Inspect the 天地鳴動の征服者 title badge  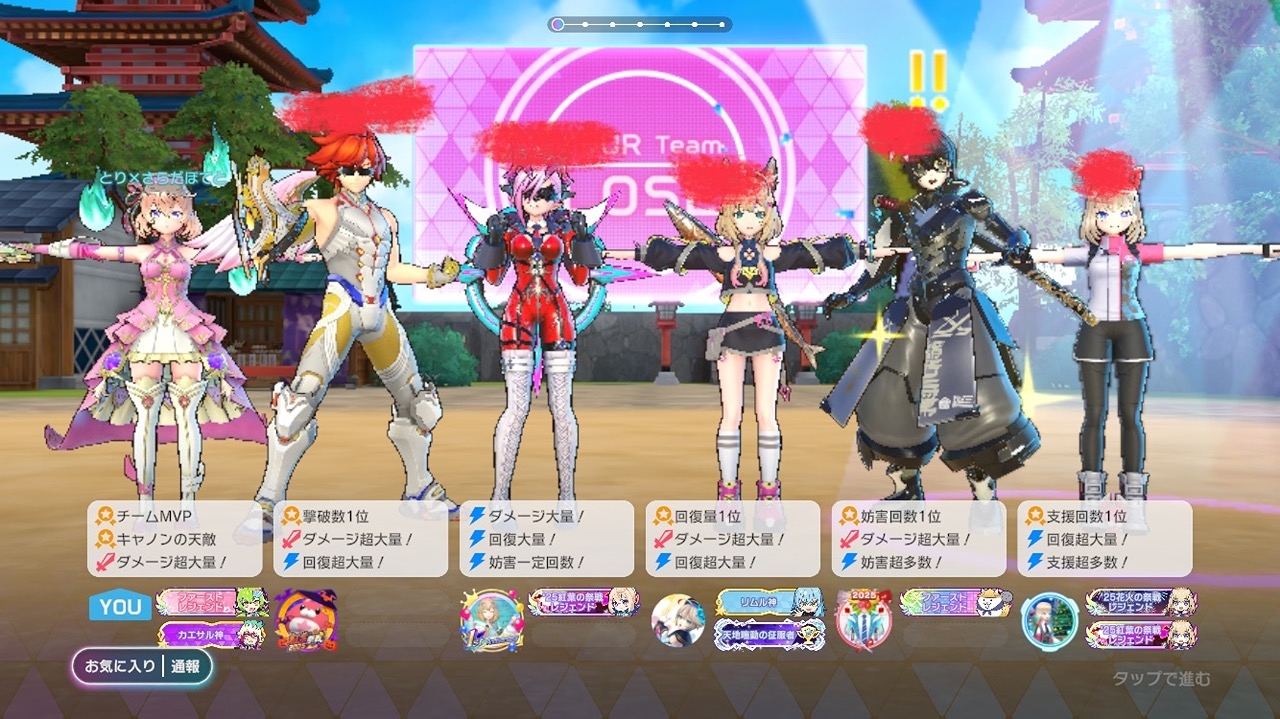click(x=769, y=634)
